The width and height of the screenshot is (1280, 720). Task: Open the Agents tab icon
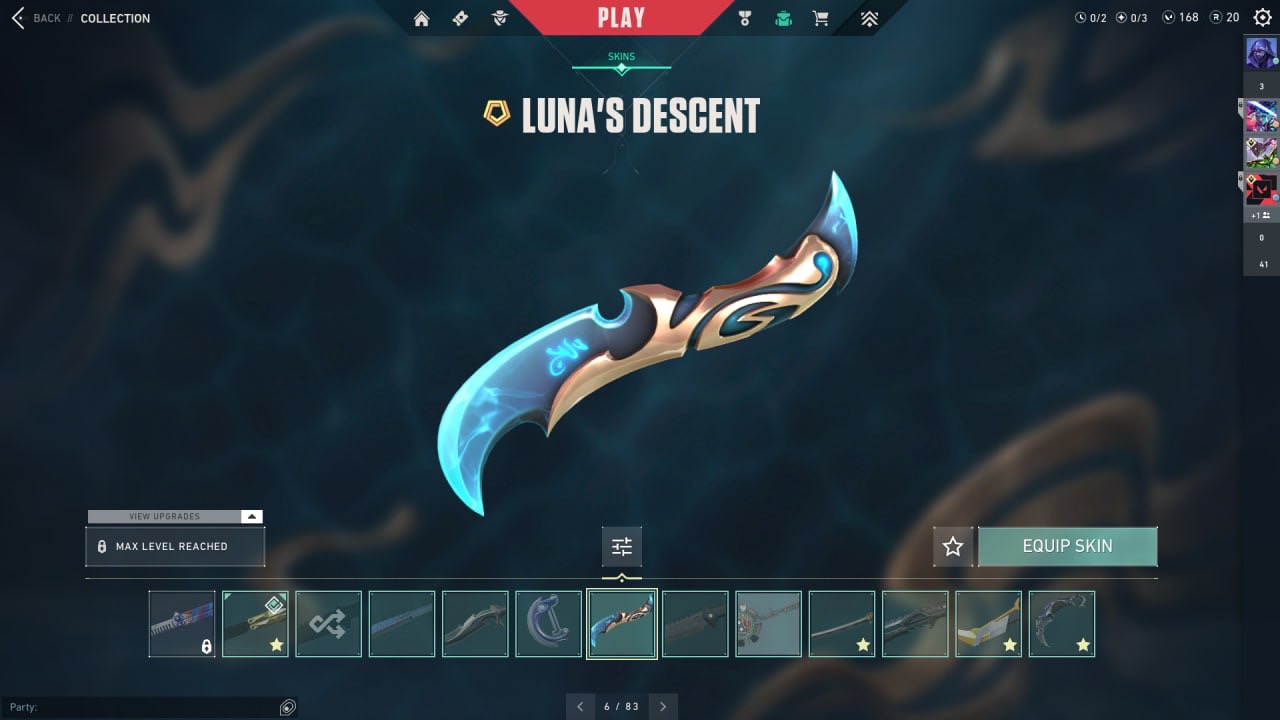[x=500, y=18]
